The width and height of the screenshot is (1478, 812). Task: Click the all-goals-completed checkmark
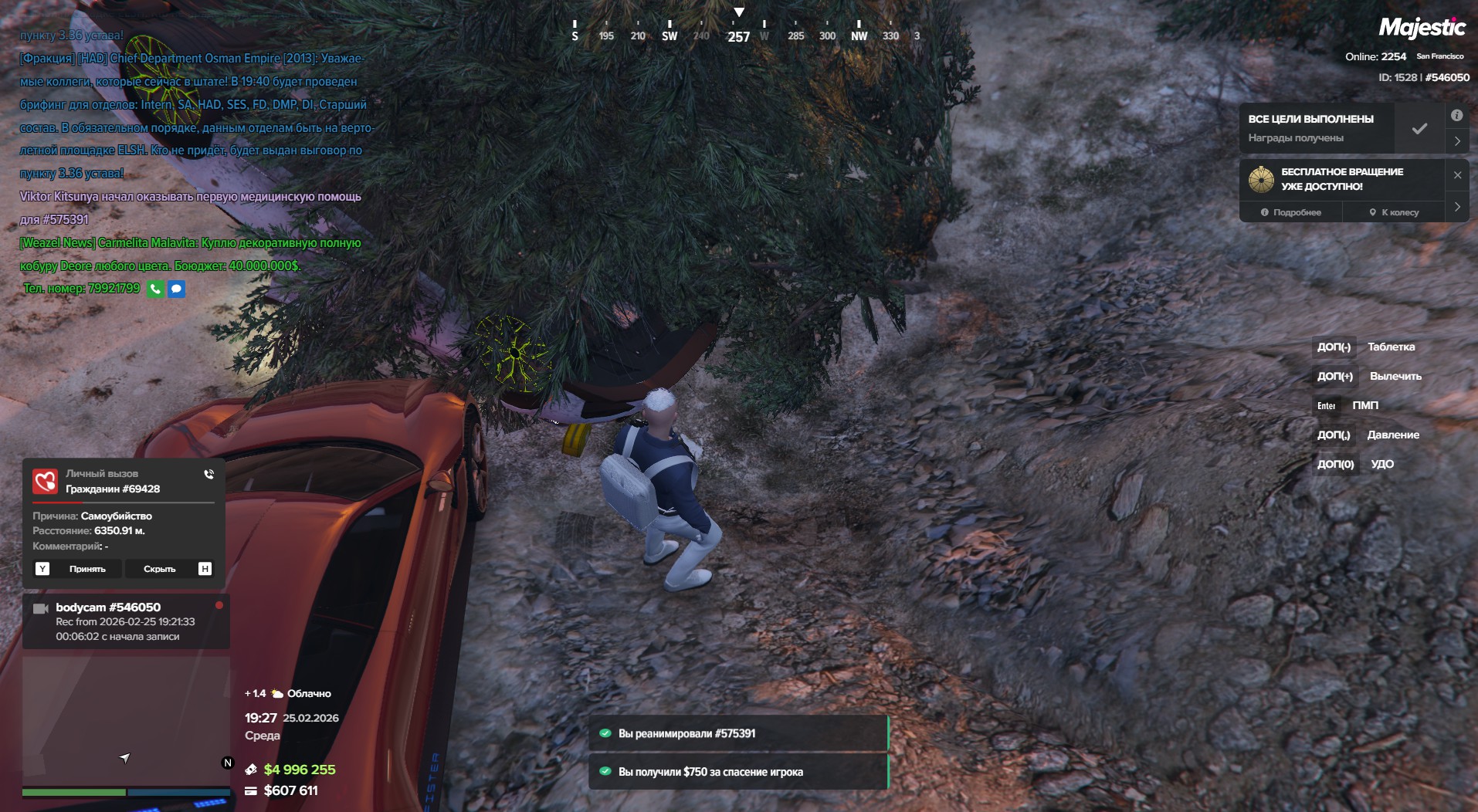1419,129
